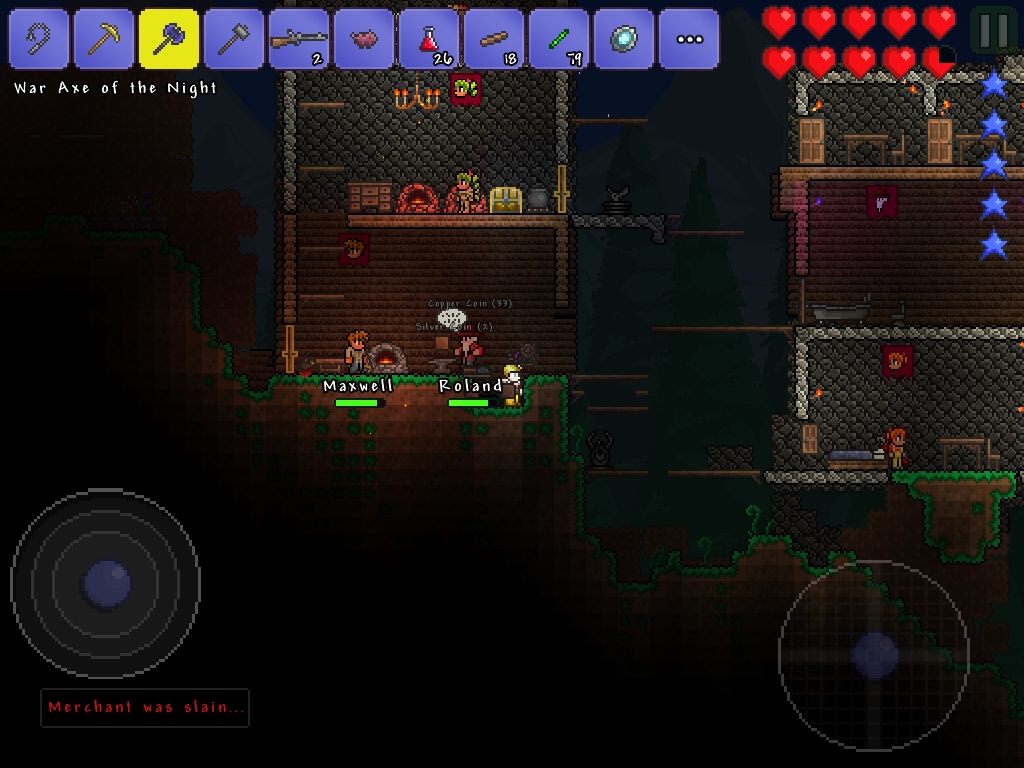The height and width of the screenshot is (768, 1024).
Task: Select the grappling hook hotbar slot
Action: (x=39, y=39)
